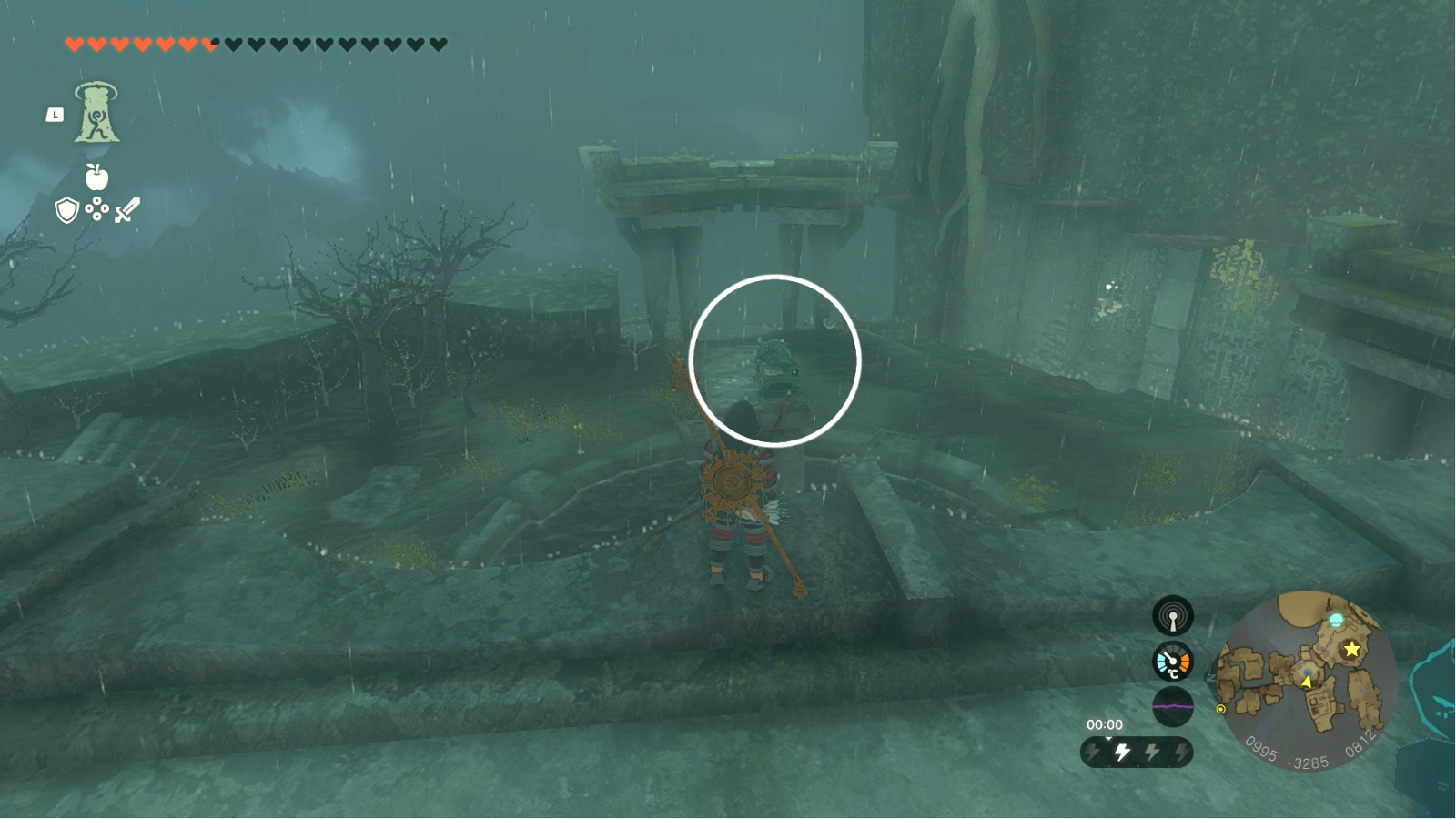This screenshot has width=1456, height=819.
Task: Click the white targeting circle in the scene
Action: click(773, 361)
